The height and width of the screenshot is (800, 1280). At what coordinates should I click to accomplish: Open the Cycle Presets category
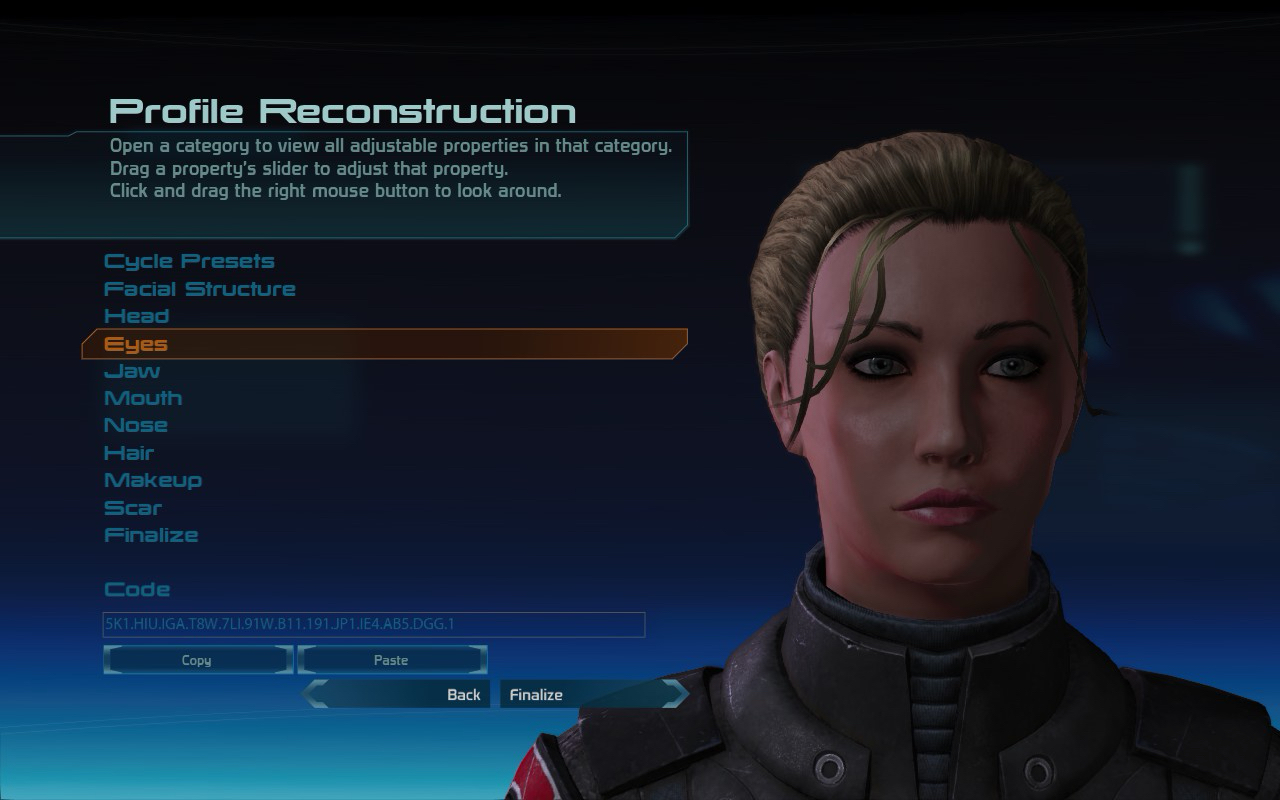coord(189,262)
